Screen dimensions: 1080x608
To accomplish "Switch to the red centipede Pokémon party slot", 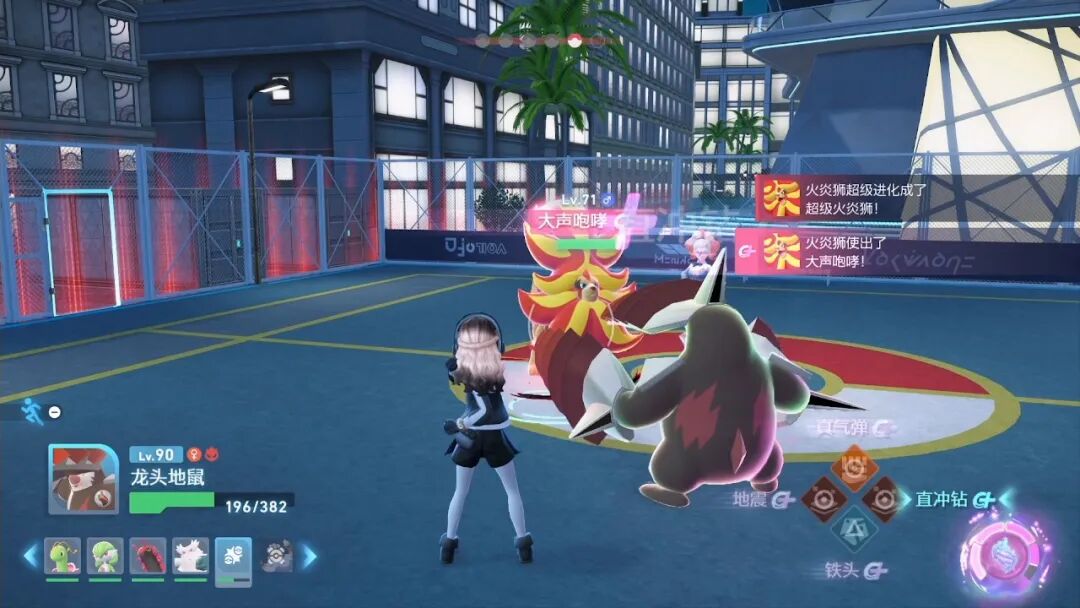I will click(148, 555).
